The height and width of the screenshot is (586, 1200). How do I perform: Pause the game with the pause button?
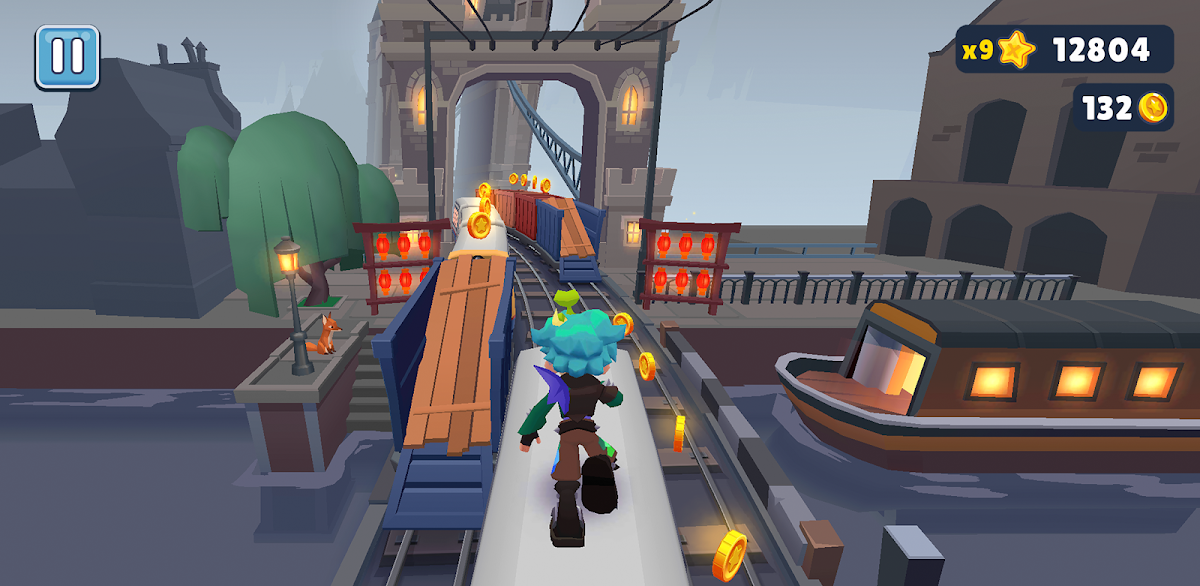tap(67, 56)
